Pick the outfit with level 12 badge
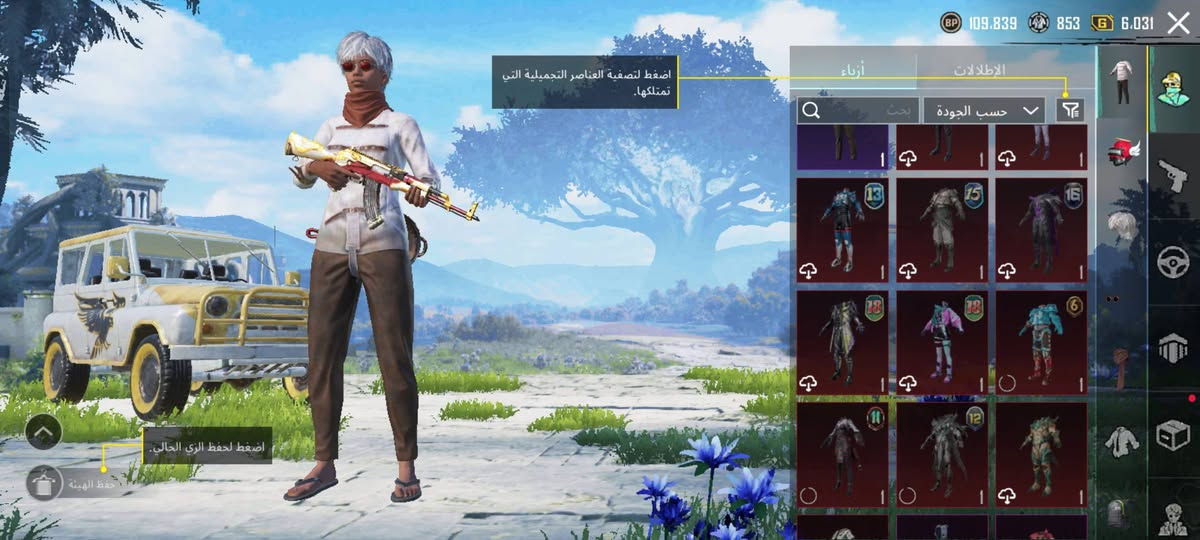Screen dimensions: 1200x540 tap(941, 454)
